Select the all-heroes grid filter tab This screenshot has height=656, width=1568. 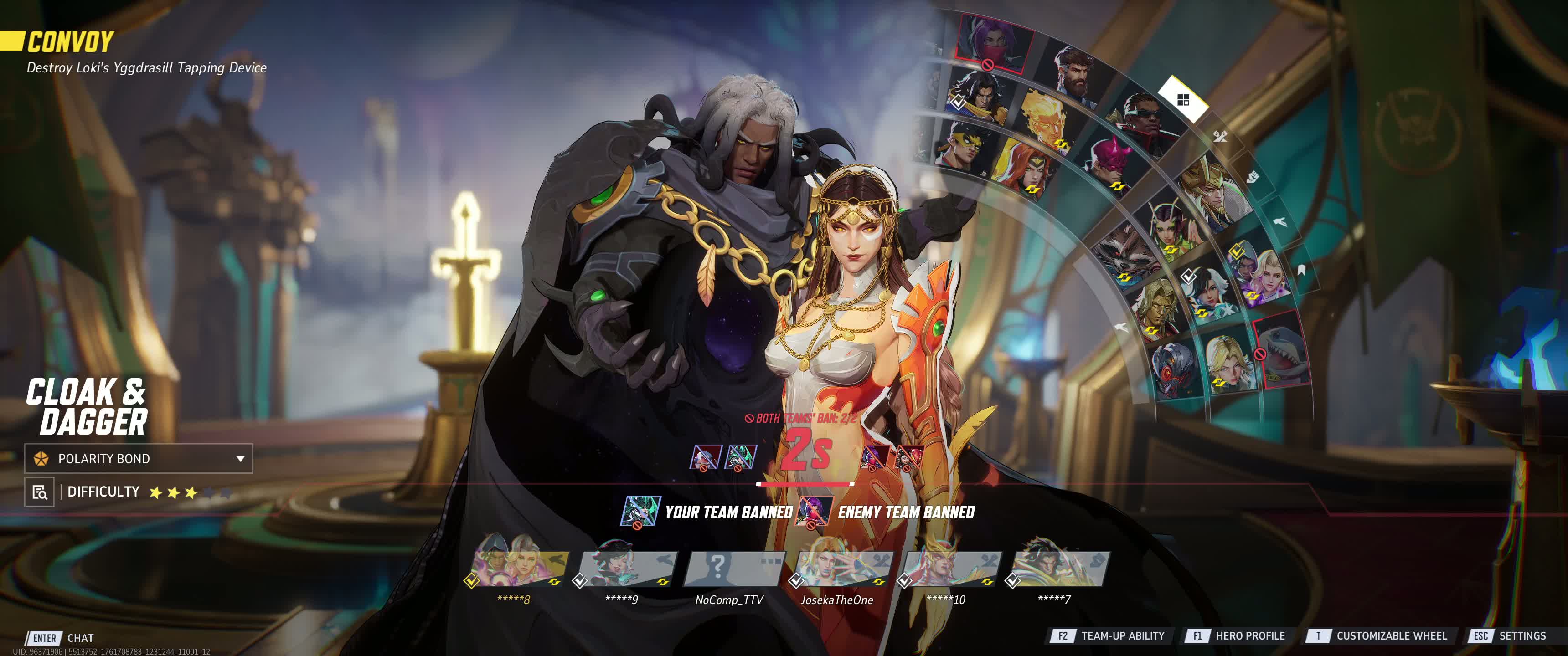click(1183, 100)
